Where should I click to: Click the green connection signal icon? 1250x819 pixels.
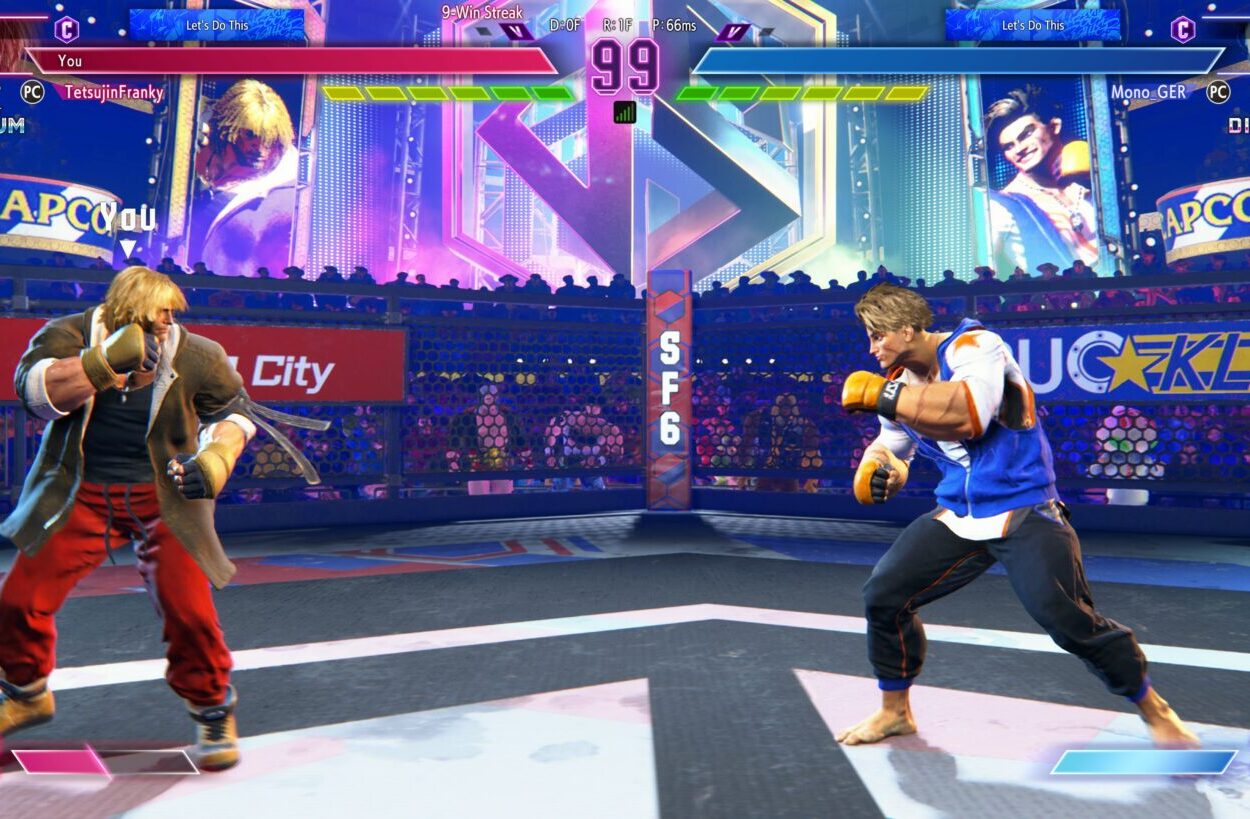pyautogui.click(x=625, y=112)
